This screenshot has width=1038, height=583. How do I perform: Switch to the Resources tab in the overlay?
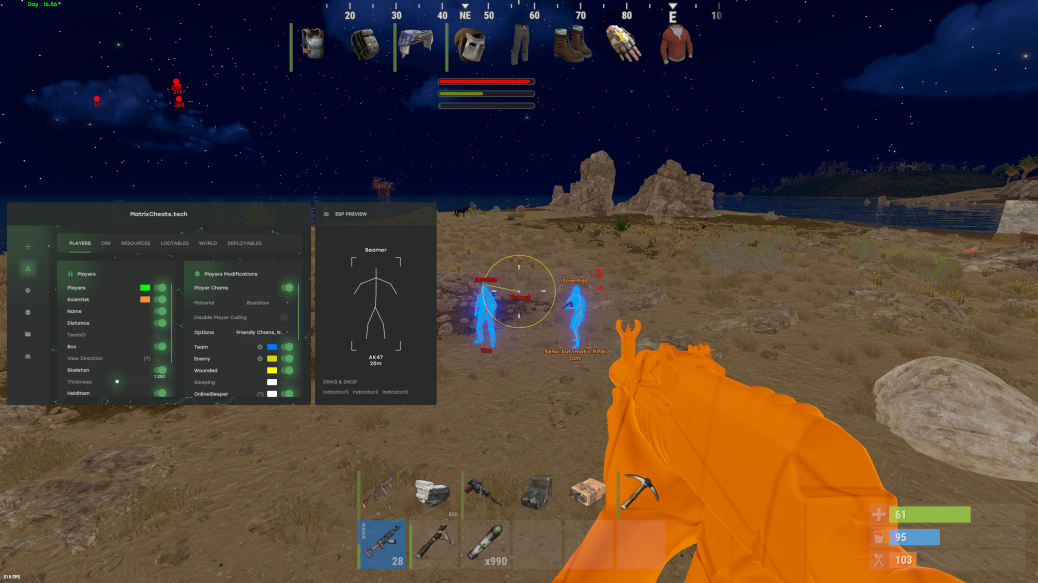coord(136,243)
